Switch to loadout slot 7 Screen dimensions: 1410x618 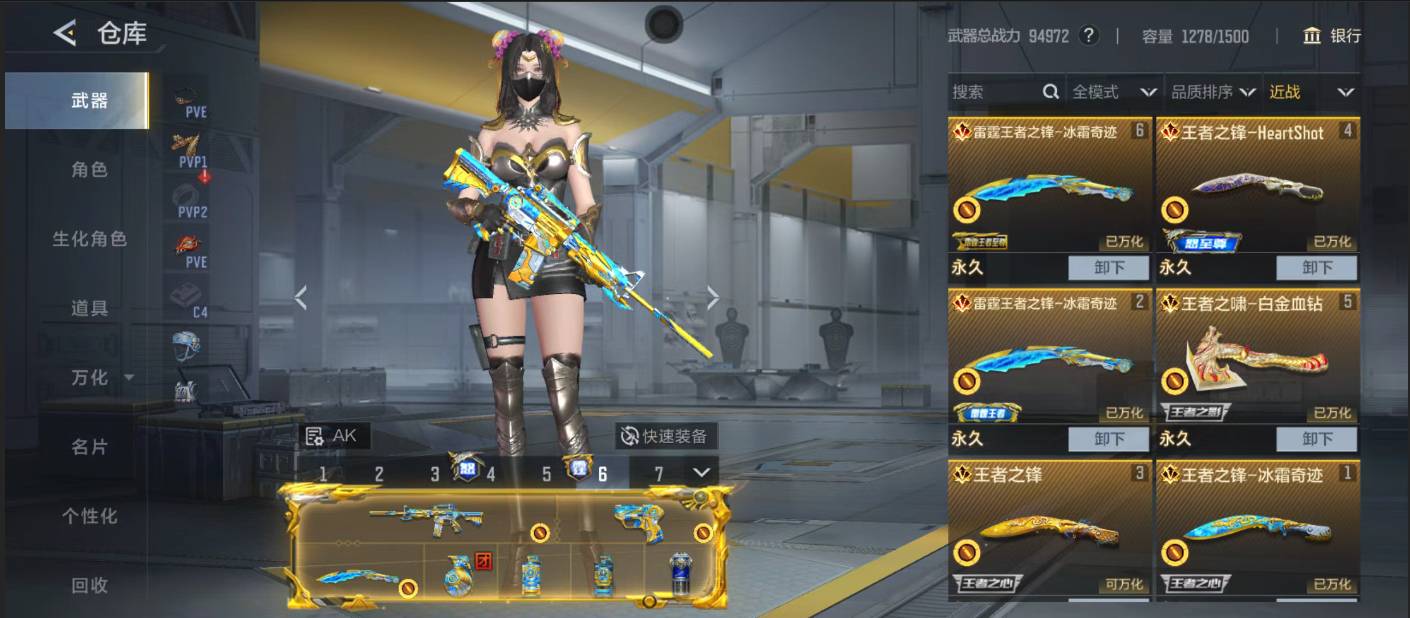click(658, 473)
